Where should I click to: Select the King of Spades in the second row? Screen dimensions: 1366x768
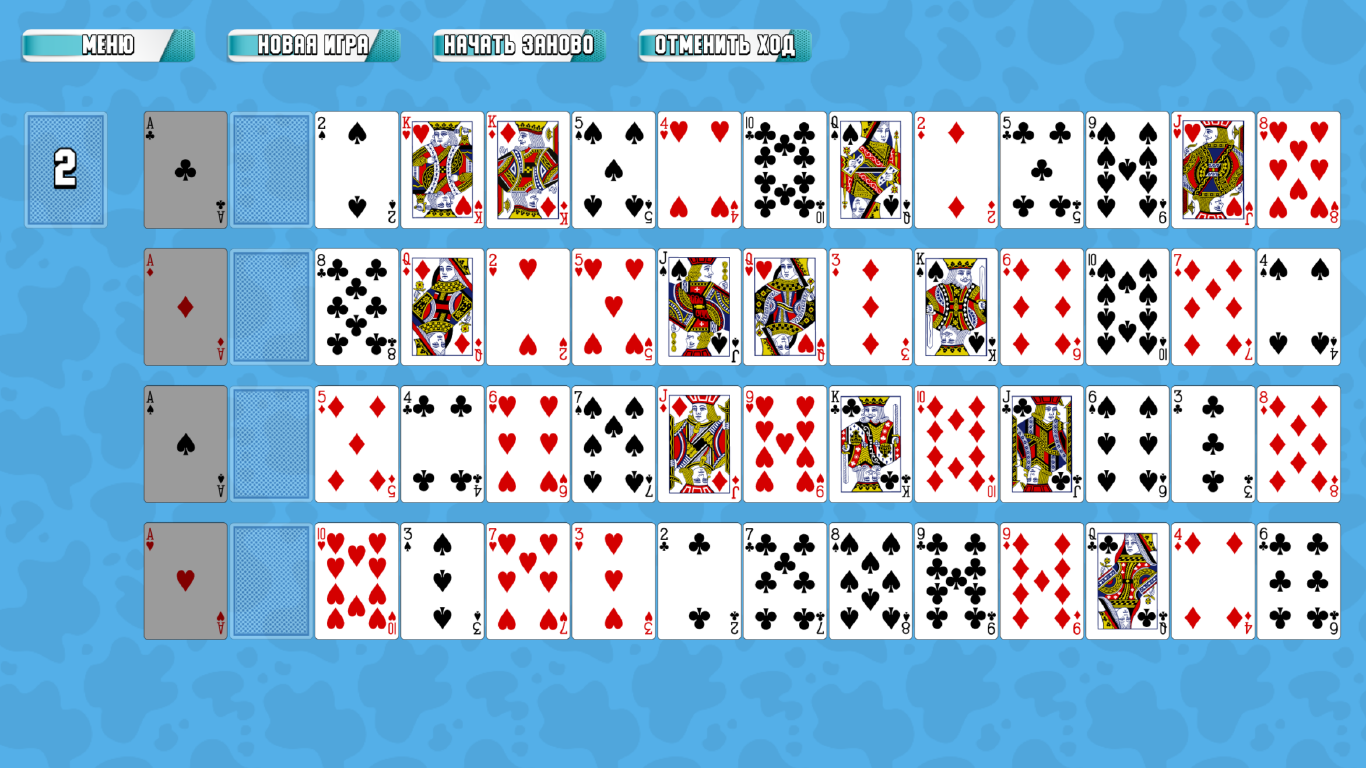(x=955, y=306)
